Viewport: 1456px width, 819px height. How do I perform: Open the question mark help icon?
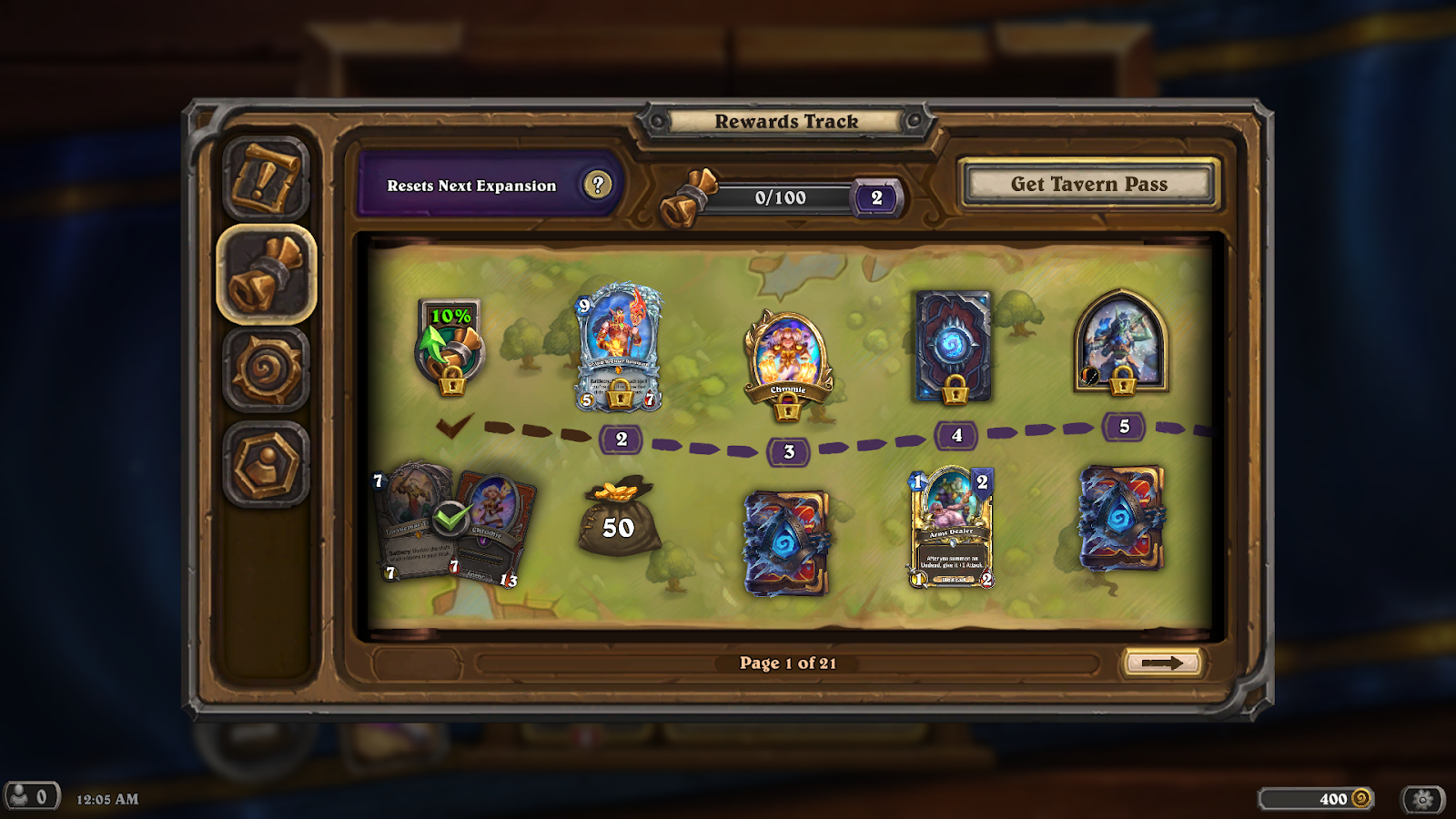(597, 185)
